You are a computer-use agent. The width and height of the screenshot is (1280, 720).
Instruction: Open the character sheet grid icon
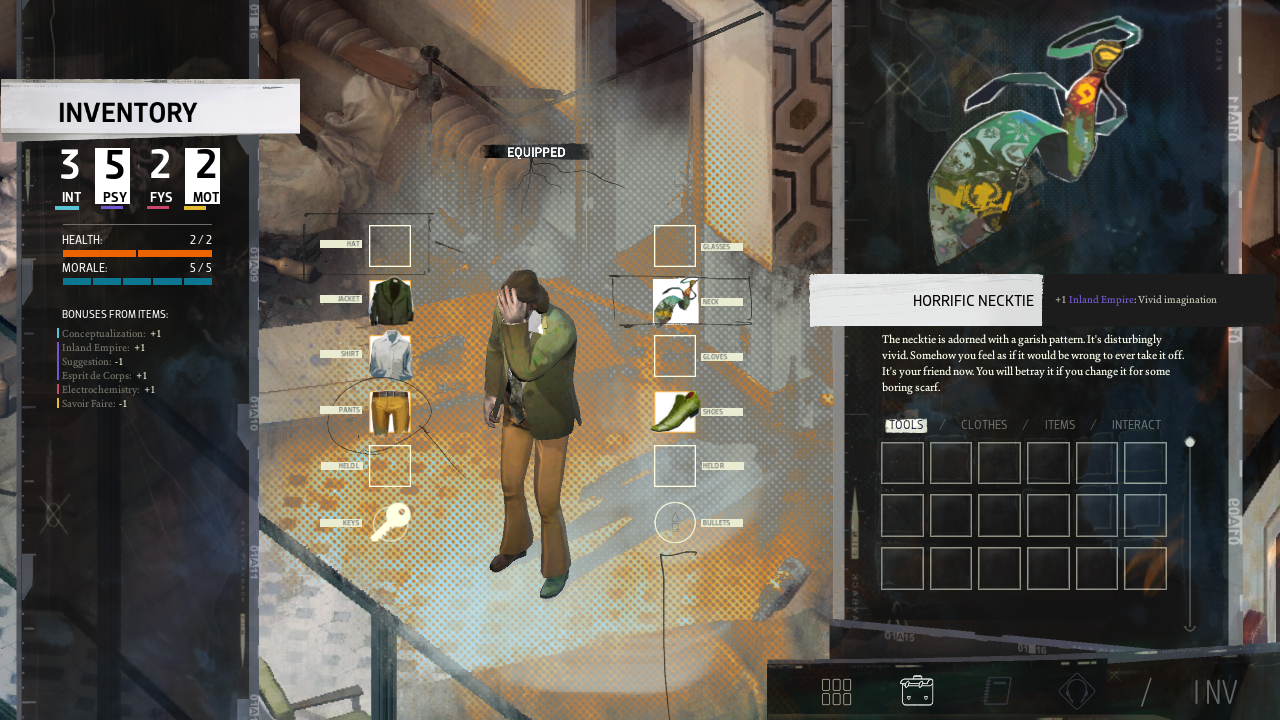pyautogui.click(x=836, y=691)
